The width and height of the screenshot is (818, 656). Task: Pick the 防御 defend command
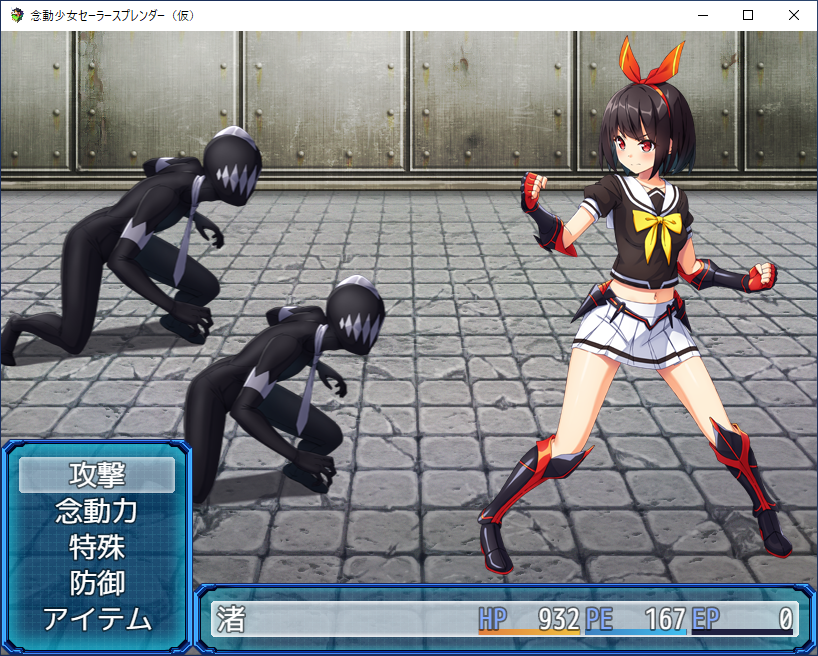[97, 583]
